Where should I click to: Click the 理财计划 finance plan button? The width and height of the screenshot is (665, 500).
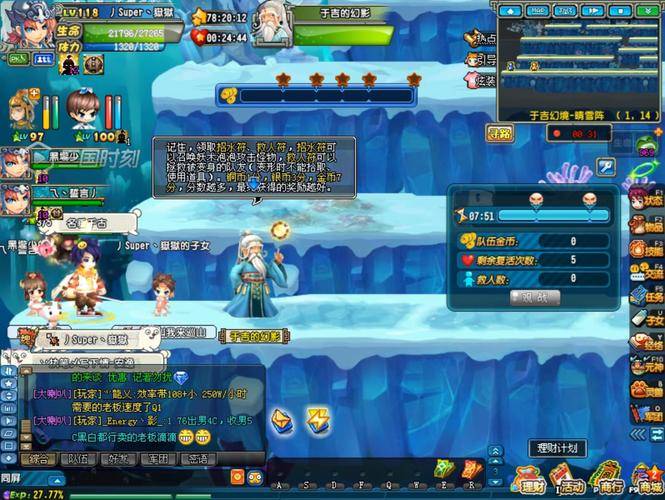coord(556,448)
